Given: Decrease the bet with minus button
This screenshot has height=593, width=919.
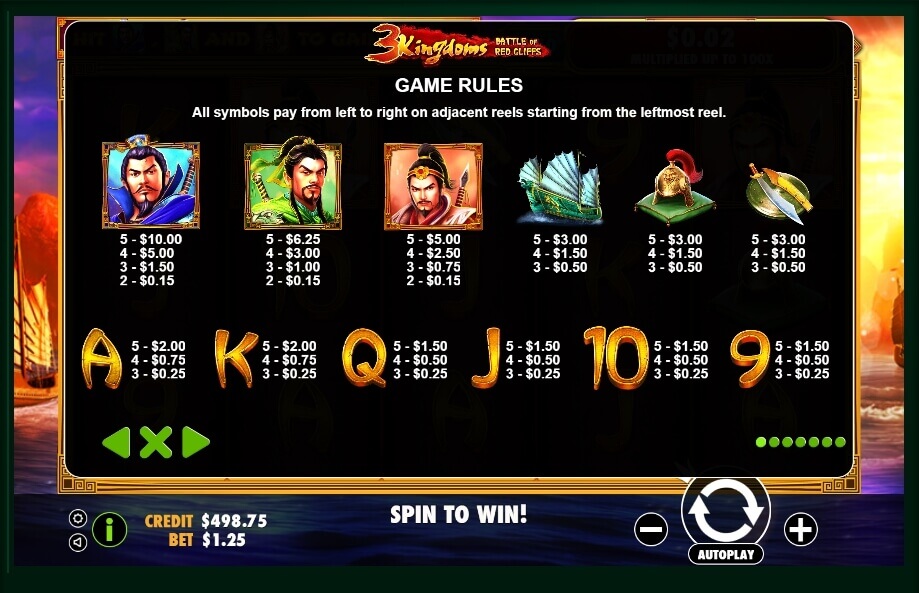Looking at the screenshot, I should [x=651, y=529].
